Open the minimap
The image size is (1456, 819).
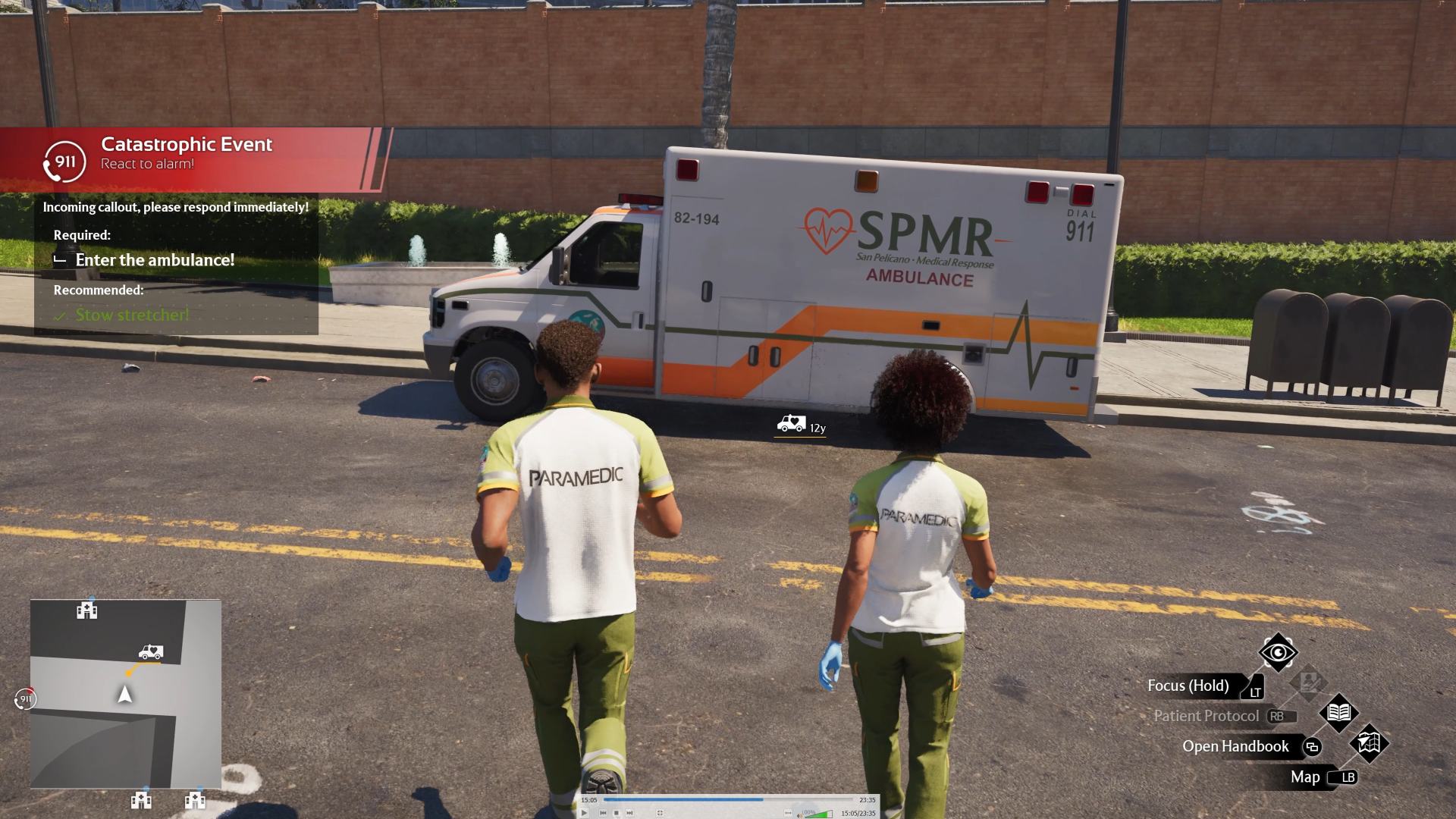126,694
